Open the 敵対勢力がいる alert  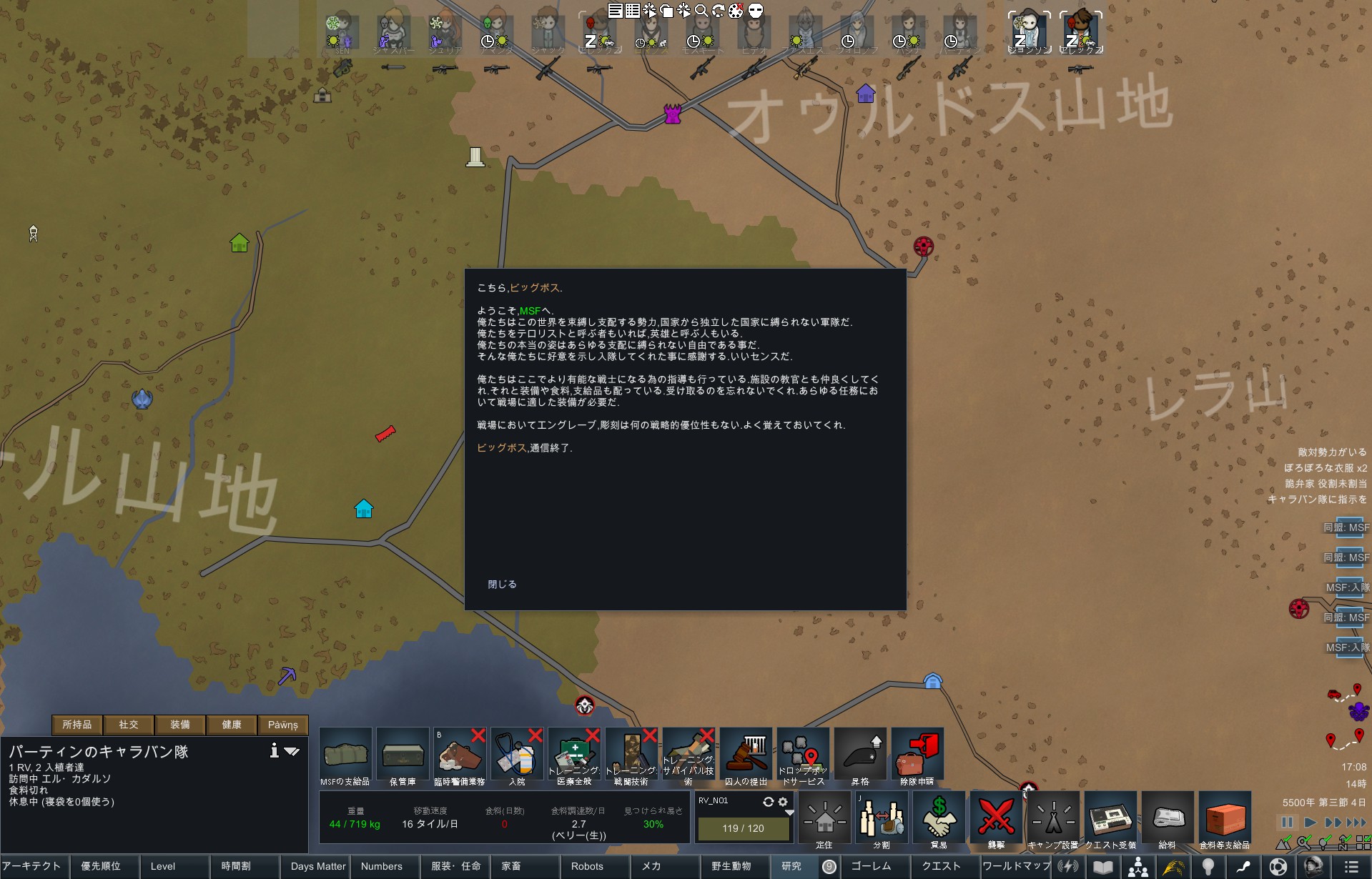(1331, 452)
